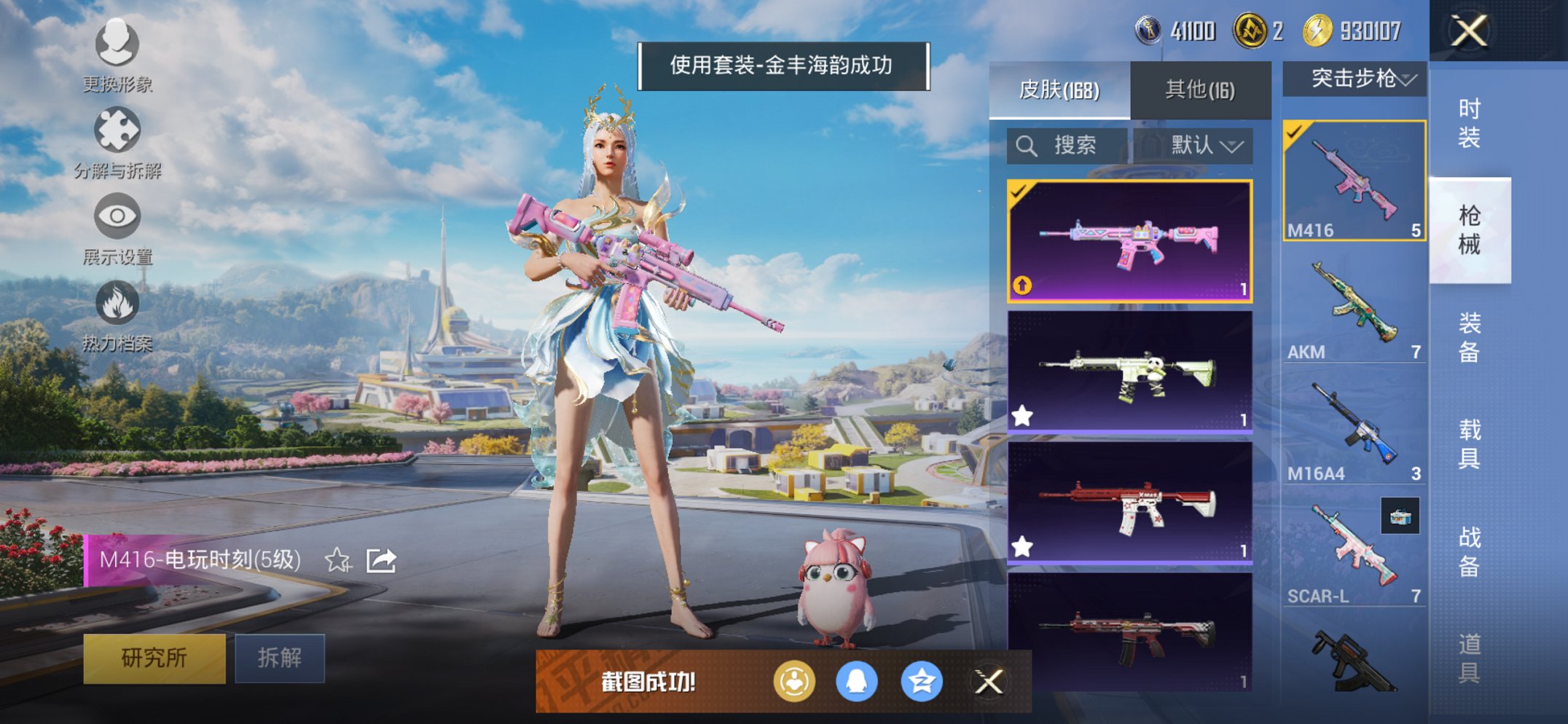
Task: Favorite M416 电玩时刻 using the star
Action: pyautogui.click(x=337, y=561)
